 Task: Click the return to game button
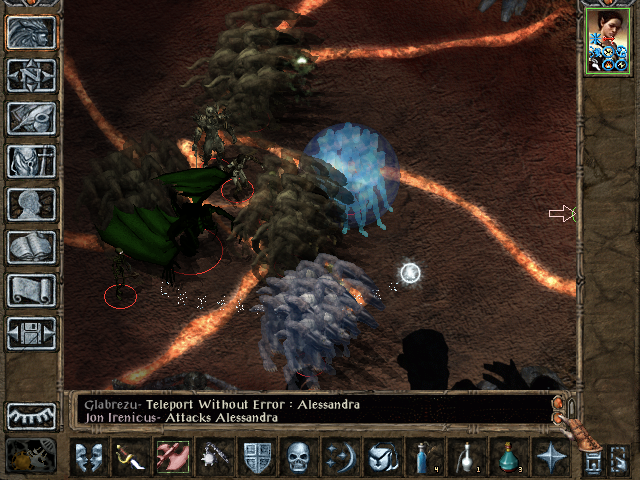(32, 32)
